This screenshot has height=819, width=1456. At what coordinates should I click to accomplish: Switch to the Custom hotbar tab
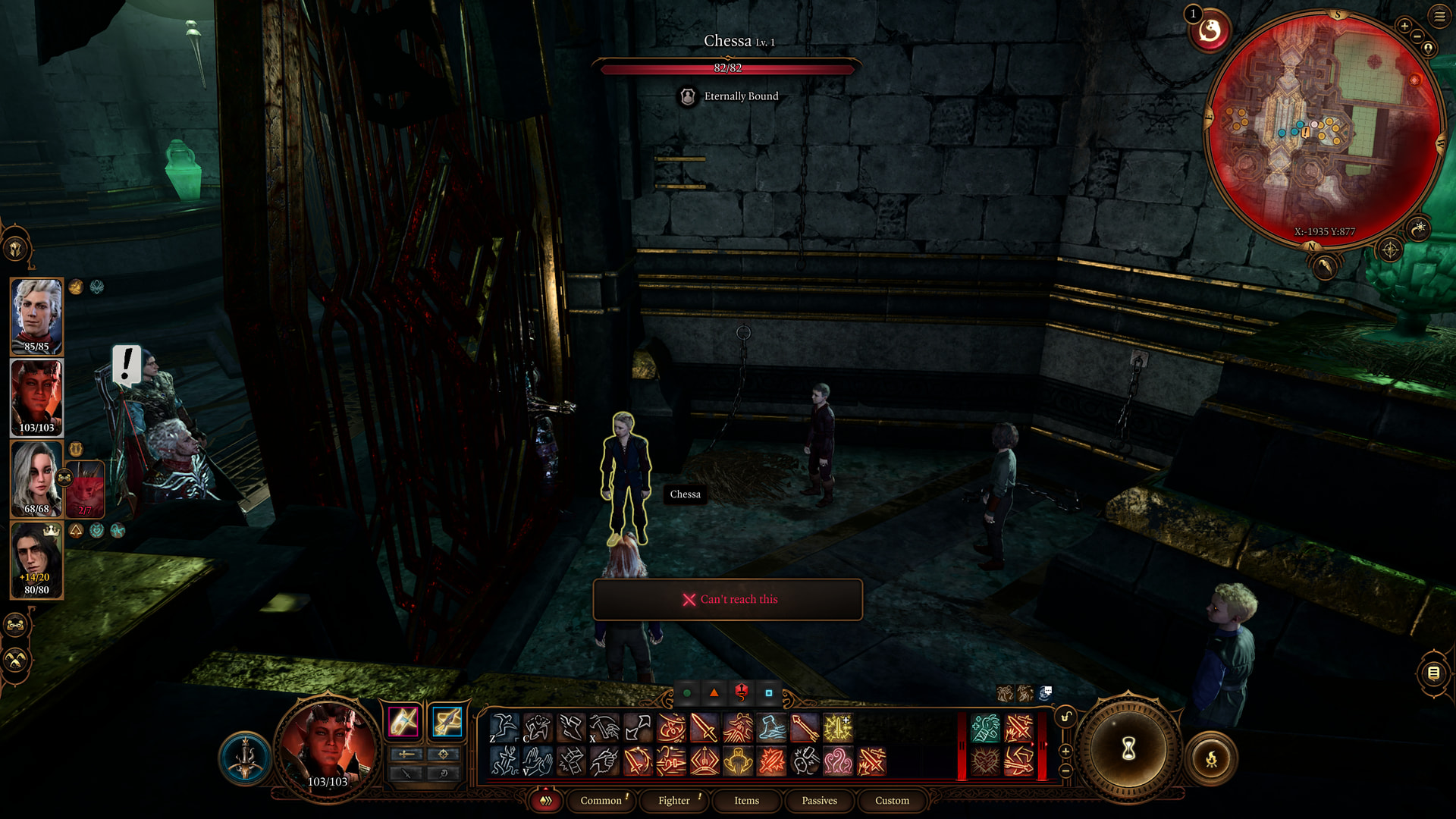[x=892, y=800]
